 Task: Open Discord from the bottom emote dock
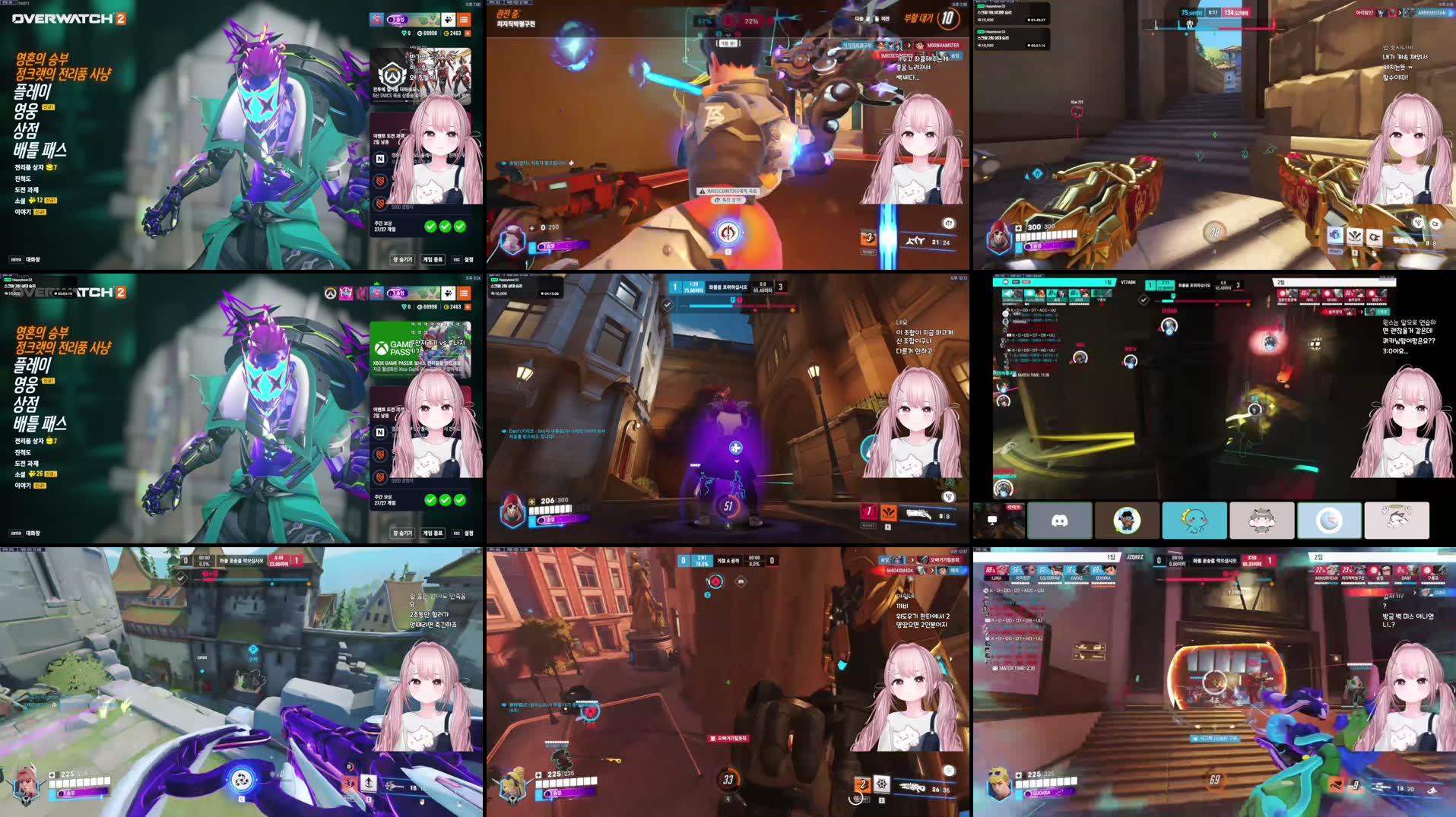tap(1059, 521)
